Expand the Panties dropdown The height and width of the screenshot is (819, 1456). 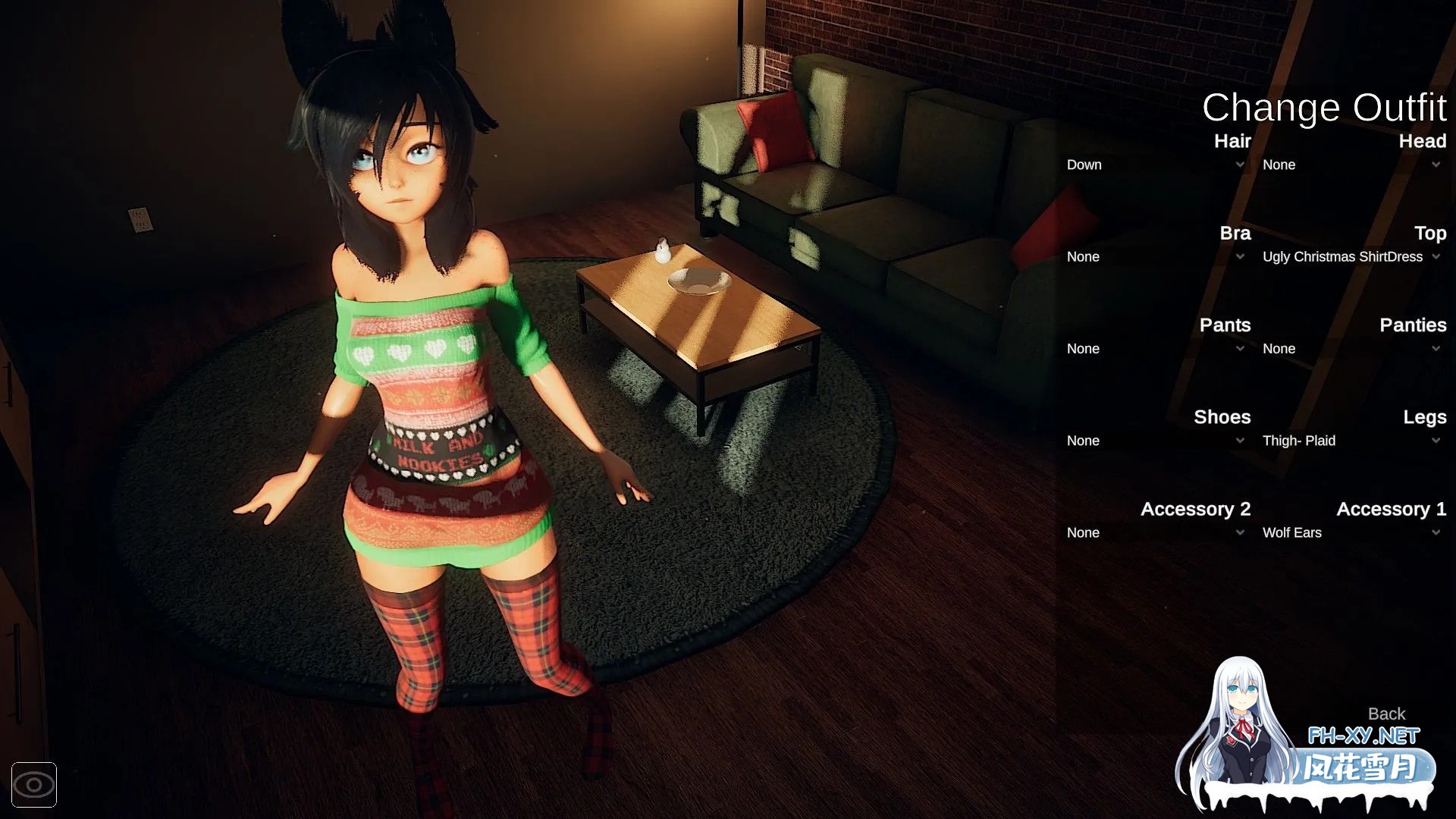[1351, 349]
